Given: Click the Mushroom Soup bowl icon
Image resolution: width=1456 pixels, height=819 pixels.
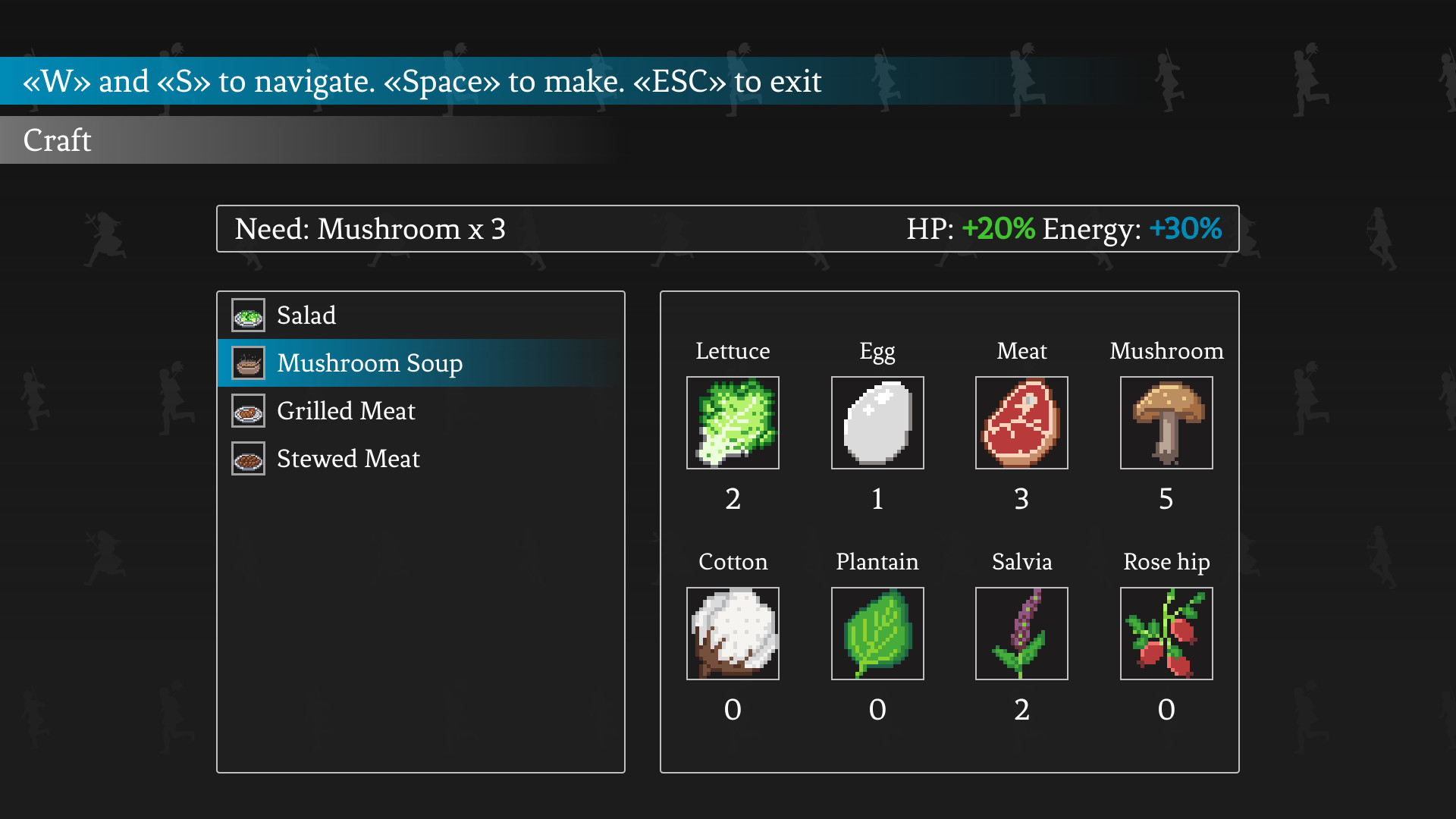Looking at the screenshot, I should point(247,362).
